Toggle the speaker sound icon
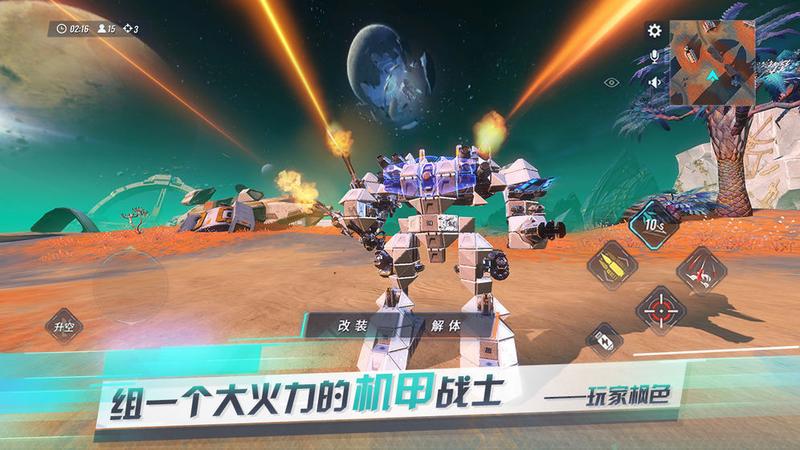 [x=655, y=83]
